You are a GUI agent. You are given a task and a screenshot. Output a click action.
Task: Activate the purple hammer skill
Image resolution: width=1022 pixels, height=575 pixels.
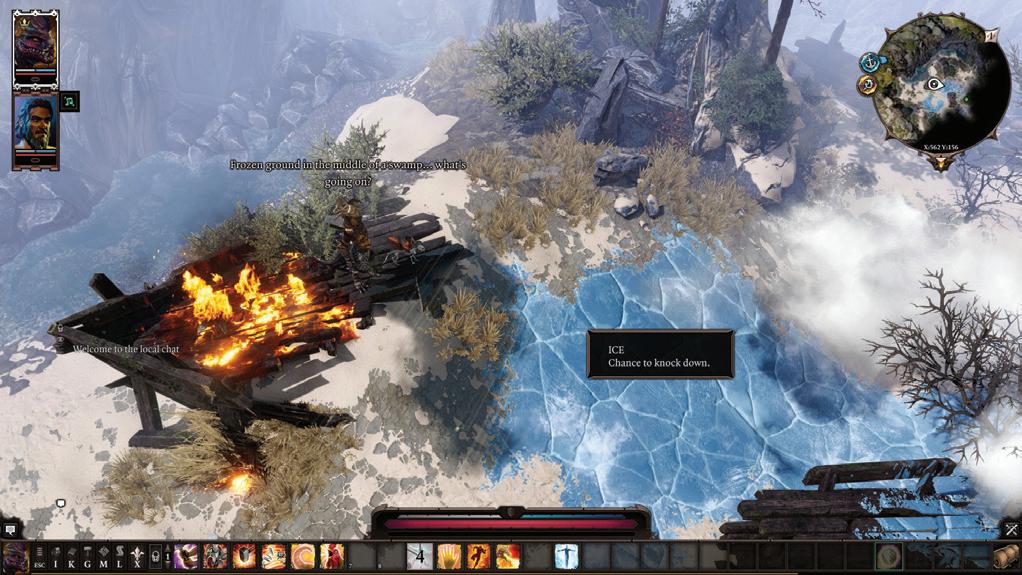187,556
